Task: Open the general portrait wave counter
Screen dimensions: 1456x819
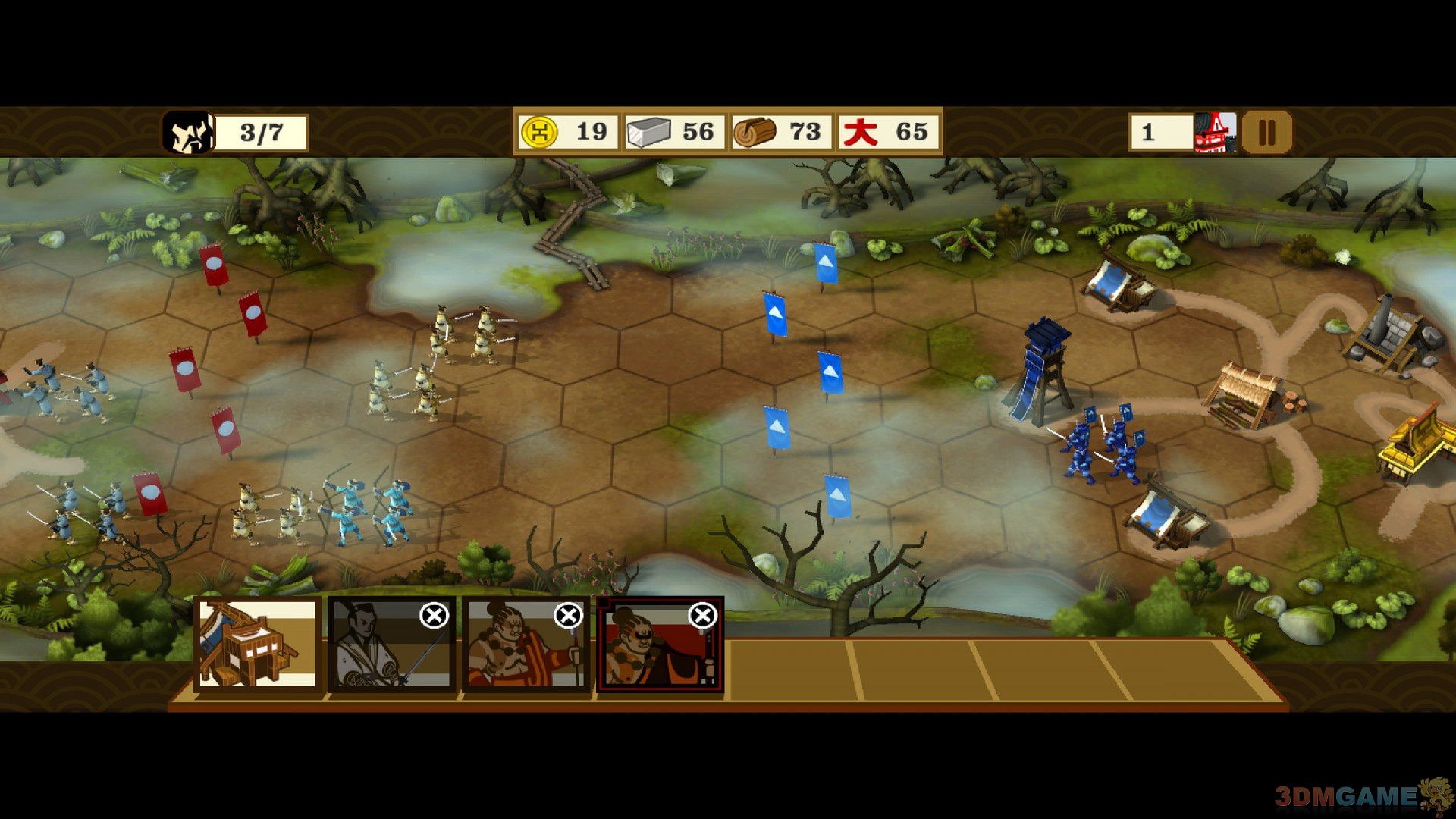Action: point(189,133)
